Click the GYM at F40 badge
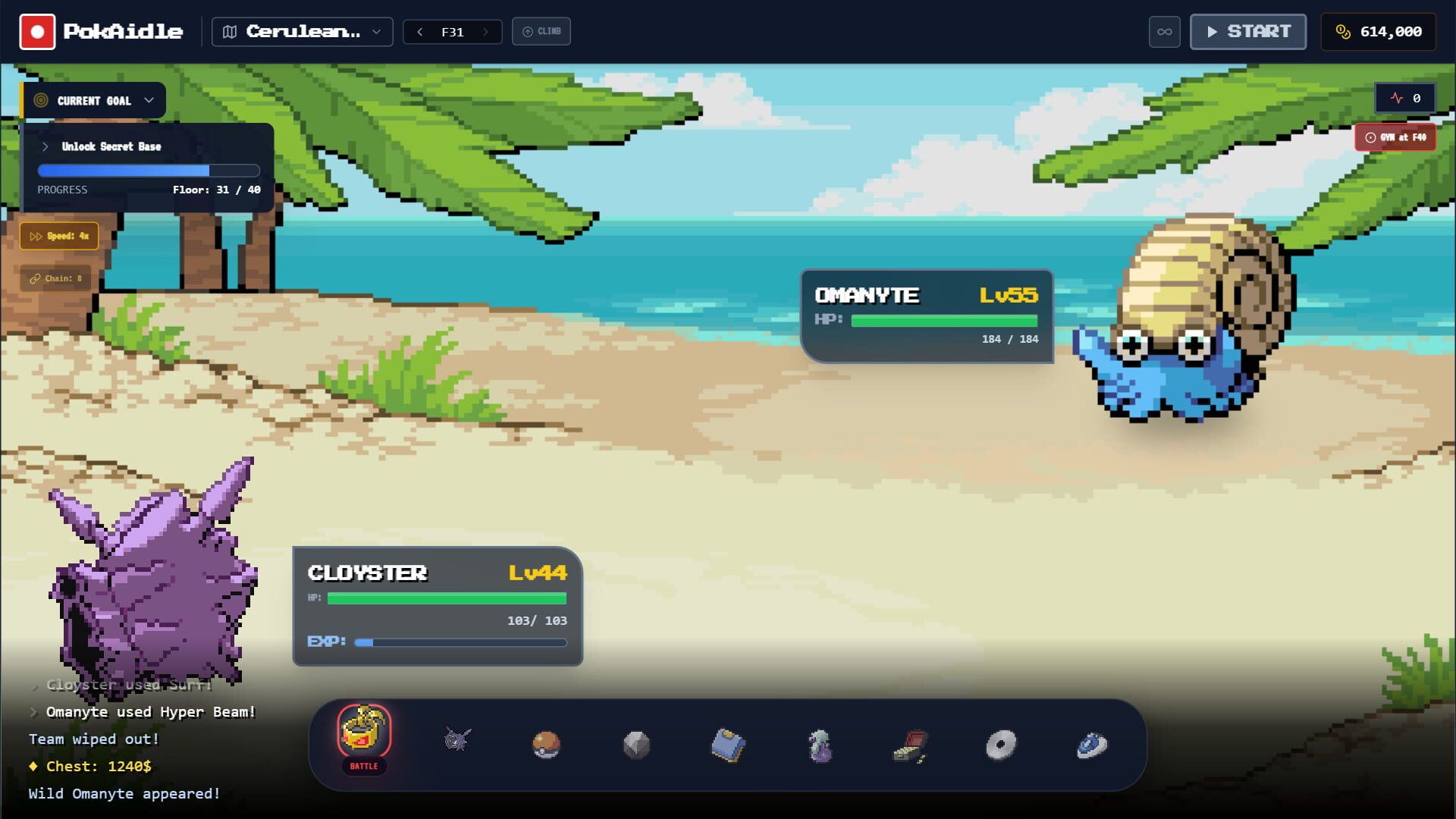Viewport: 1456px width, 819px height. 1395,137
